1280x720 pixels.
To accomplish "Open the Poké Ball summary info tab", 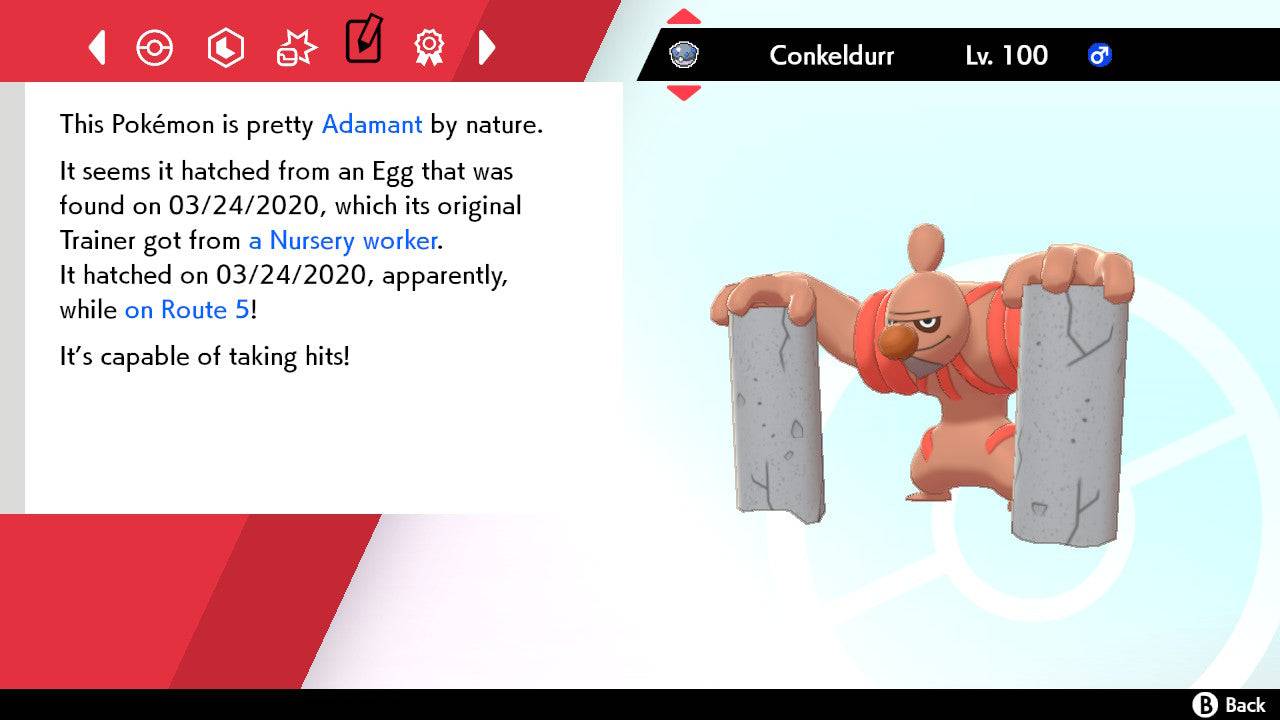I will point(155,47).
